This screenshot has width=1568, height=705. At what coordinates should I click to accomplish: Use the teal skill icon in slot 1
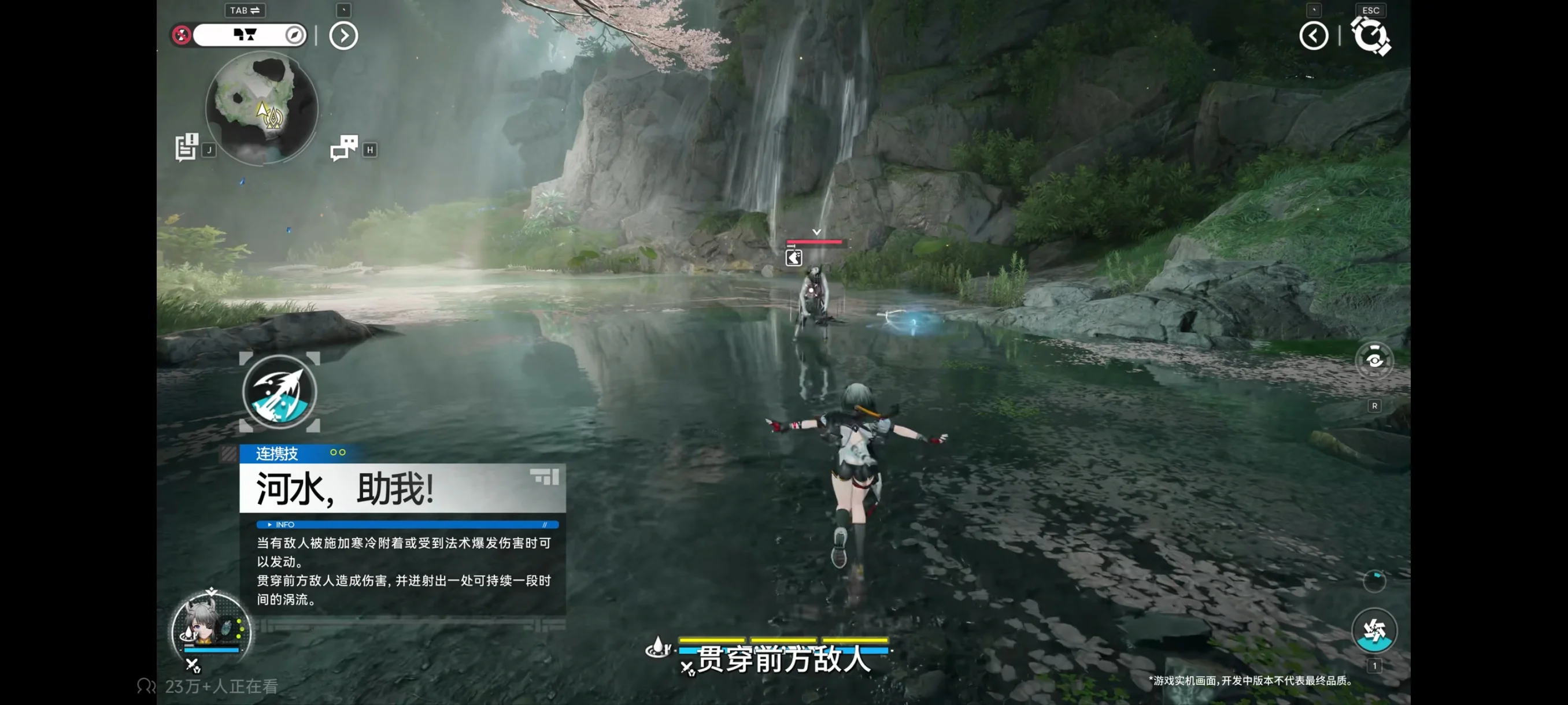[1373, 630]
